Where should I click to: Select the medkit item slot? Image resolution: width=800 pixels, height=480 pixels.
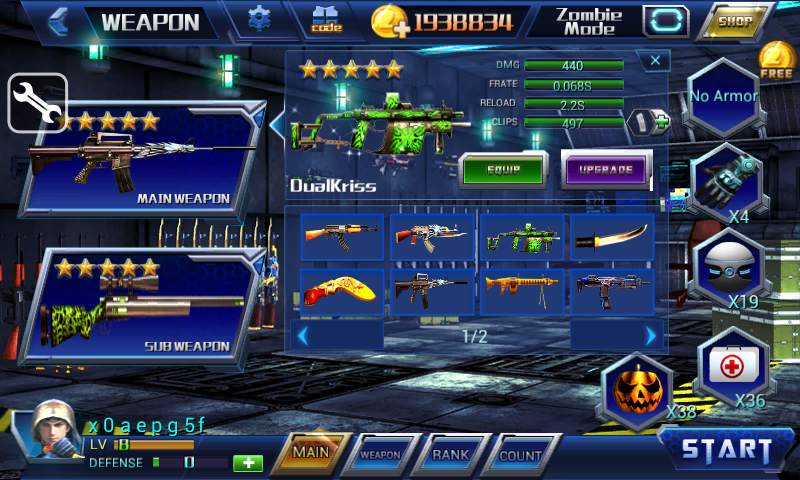[x=733, y=368]
